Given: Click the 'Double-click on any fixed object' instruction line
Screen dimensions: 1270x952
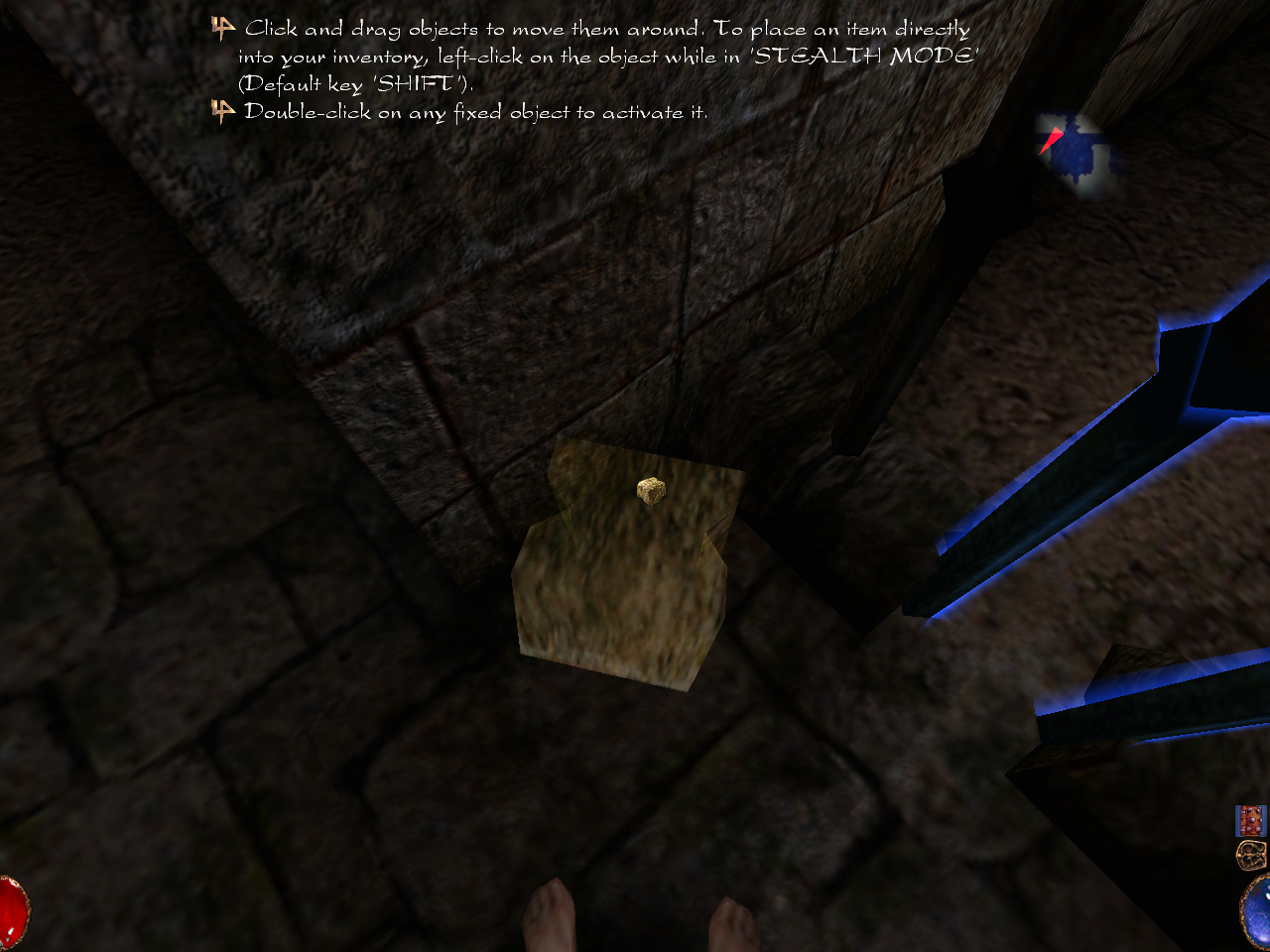Looking at the screenshot, I should point(476,112).
